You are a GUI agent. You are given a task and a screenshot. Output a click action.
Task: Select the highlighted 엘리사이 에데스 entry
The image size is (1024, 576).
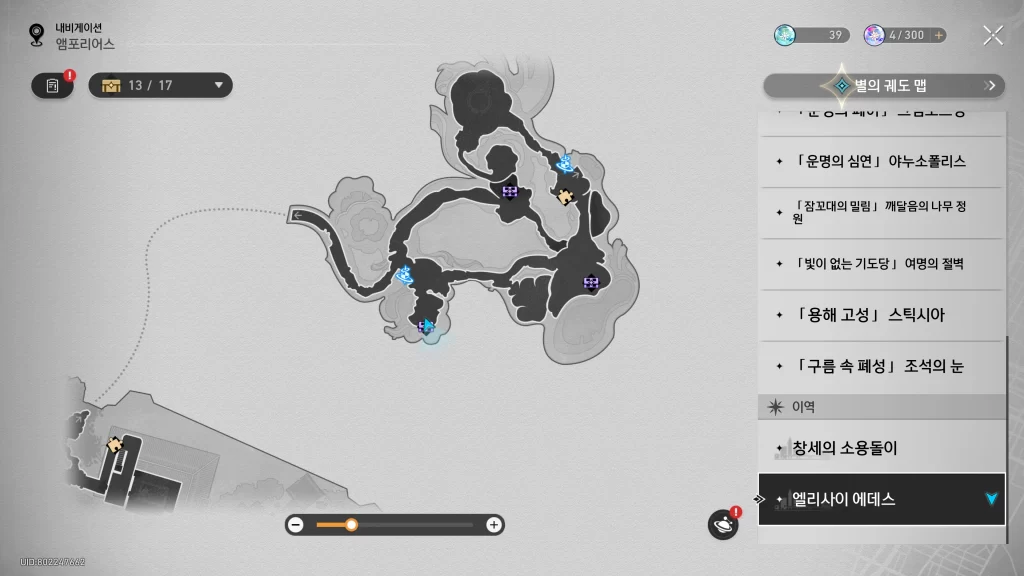point(880,498)
